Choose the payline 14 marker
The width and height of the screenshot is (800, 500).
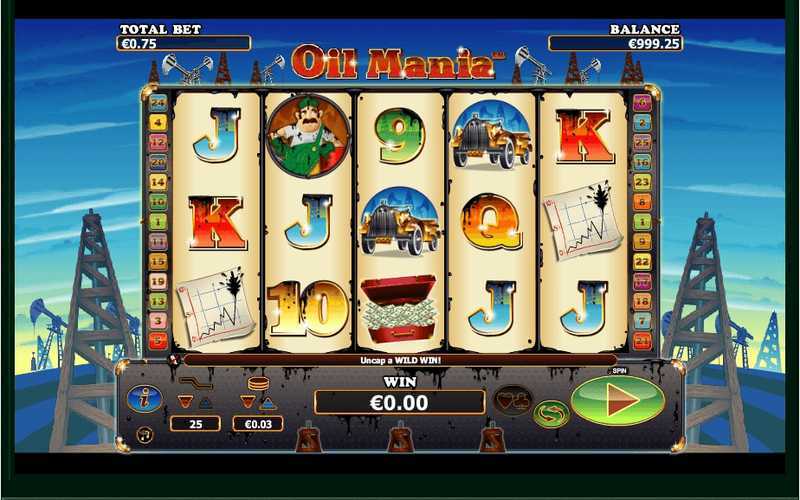tap(157, 182)
